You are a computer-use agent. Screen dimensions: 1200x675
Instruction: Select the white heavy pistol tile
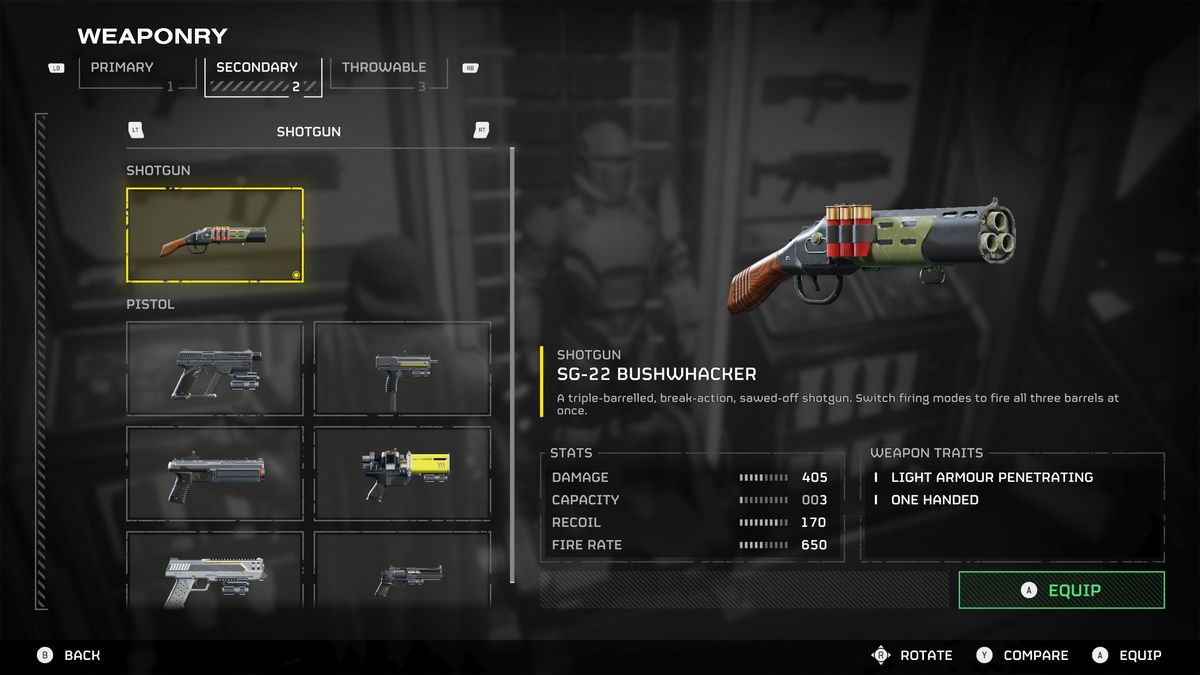click(215, 570)
